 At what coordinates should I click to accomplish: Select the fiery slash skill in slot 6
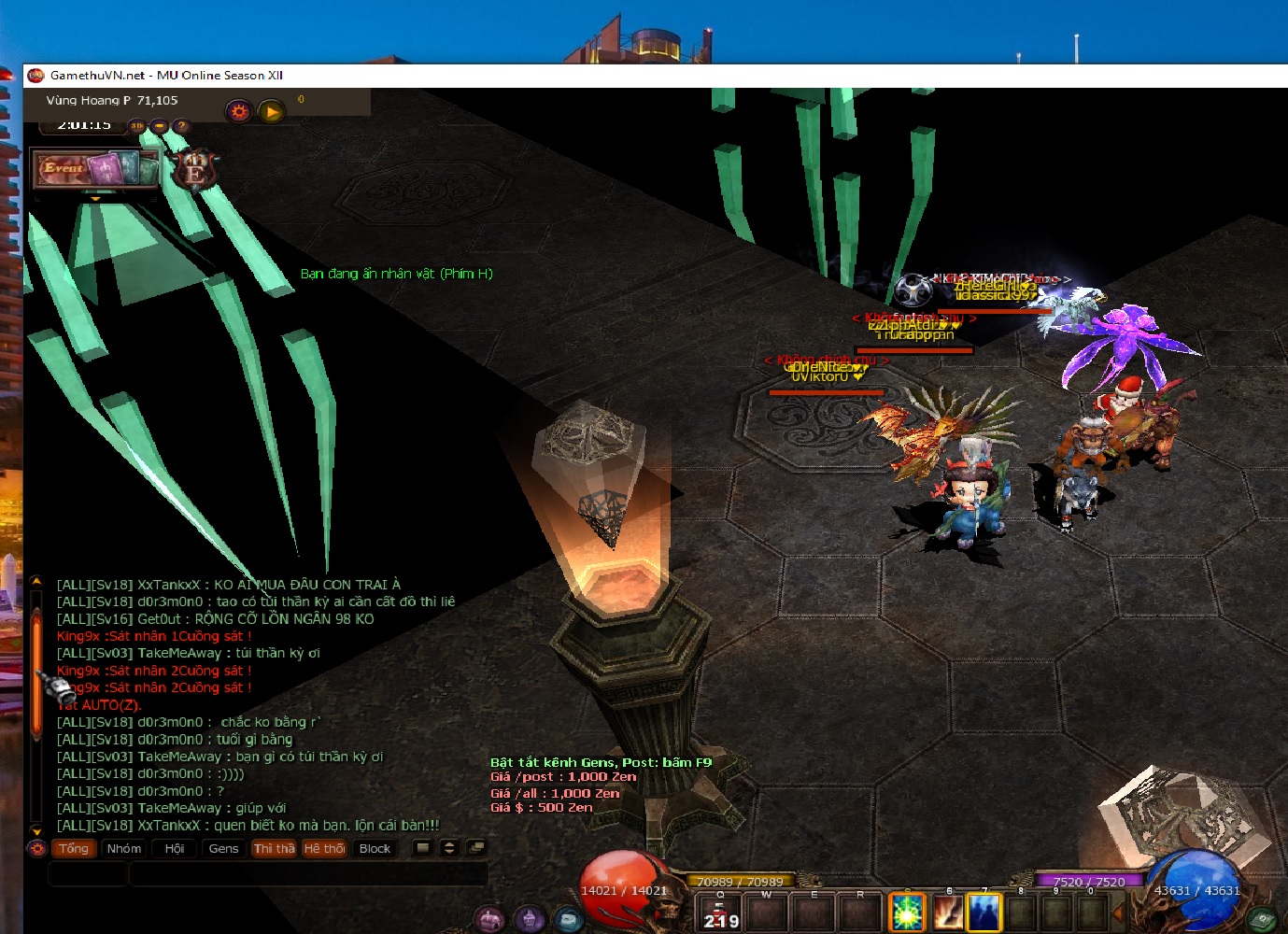tap(947, 913)
